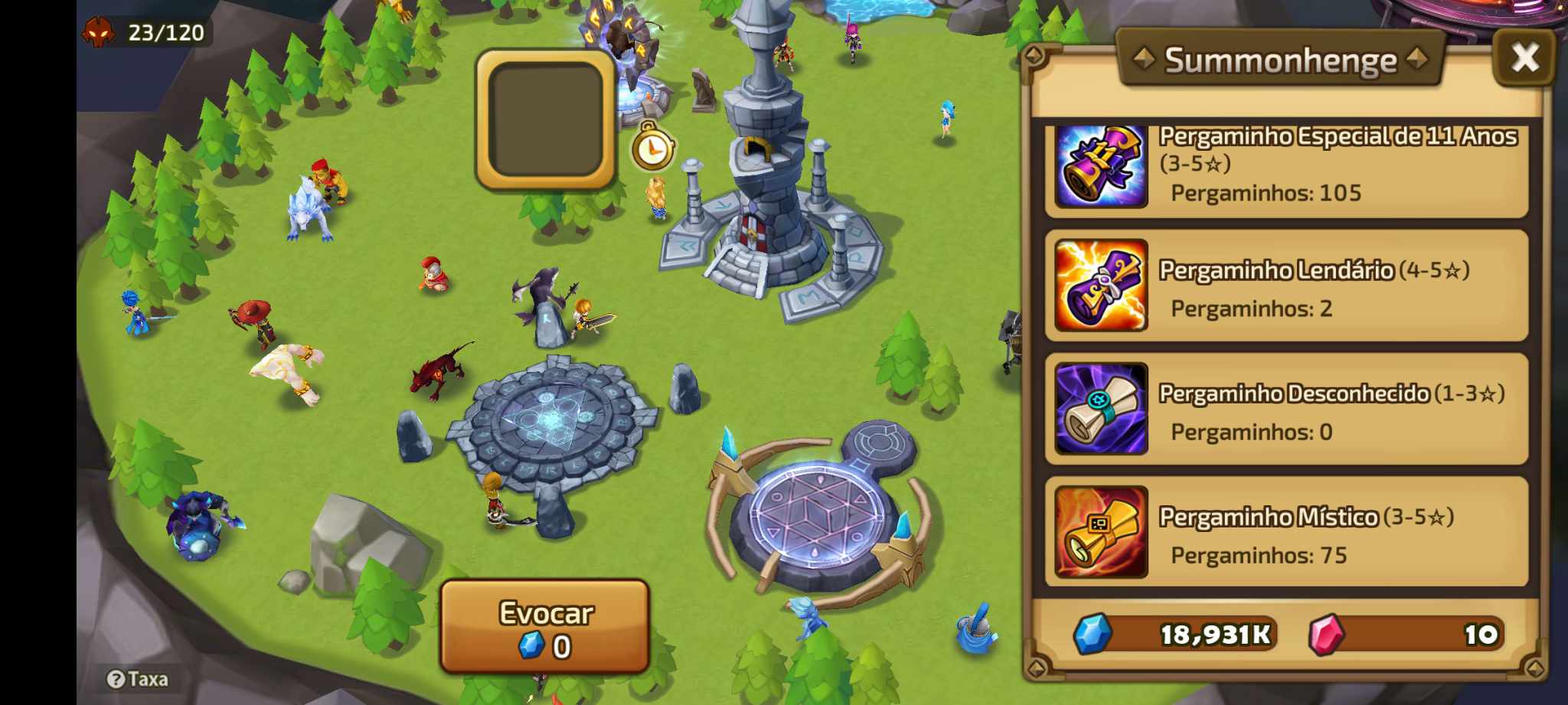1568x705 pixels.
Task: Choose the Pergaminho Lendário scroll
Action: click(x=1286, y=286)
